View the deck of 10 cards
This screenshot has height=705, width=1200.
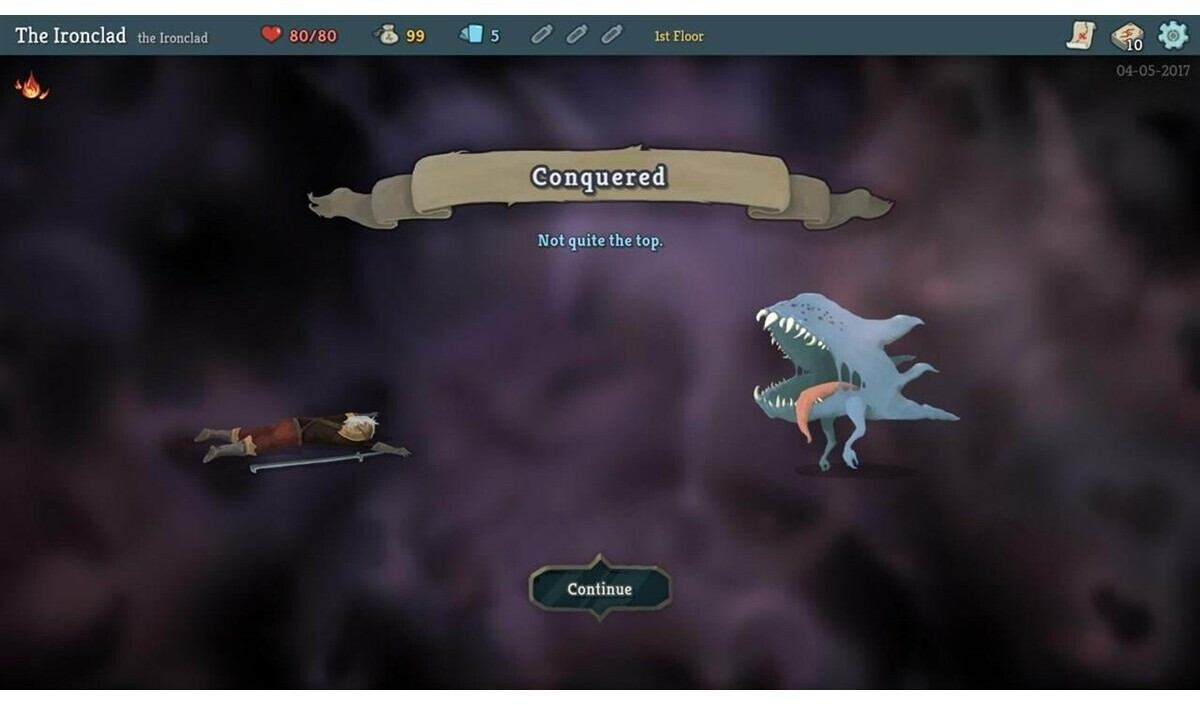click(1127, 36)
